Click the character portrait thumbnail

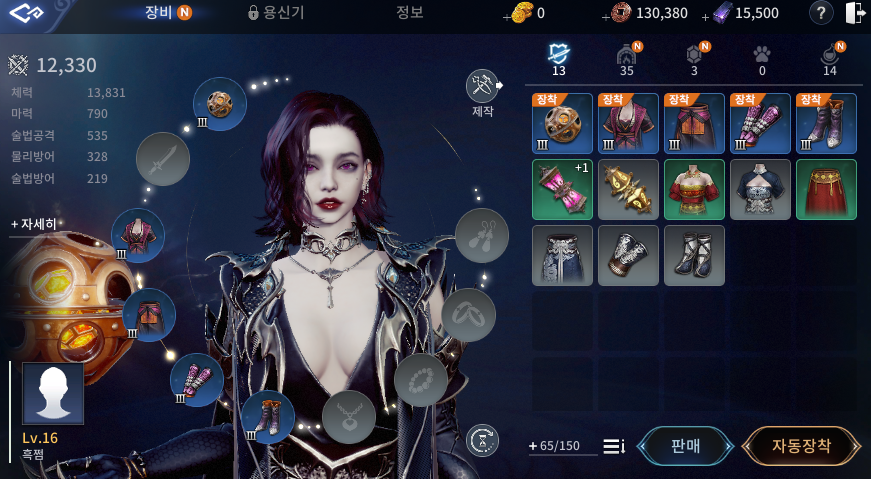pos(53,393)
